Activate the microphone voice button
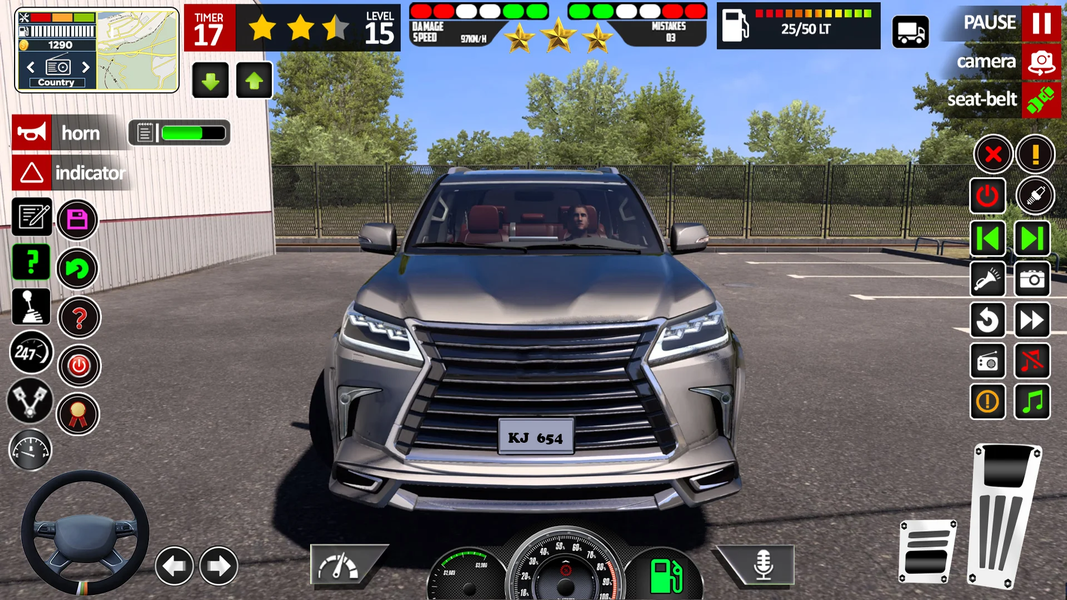Screen dimensions: 1067x600 coord(762,566)
